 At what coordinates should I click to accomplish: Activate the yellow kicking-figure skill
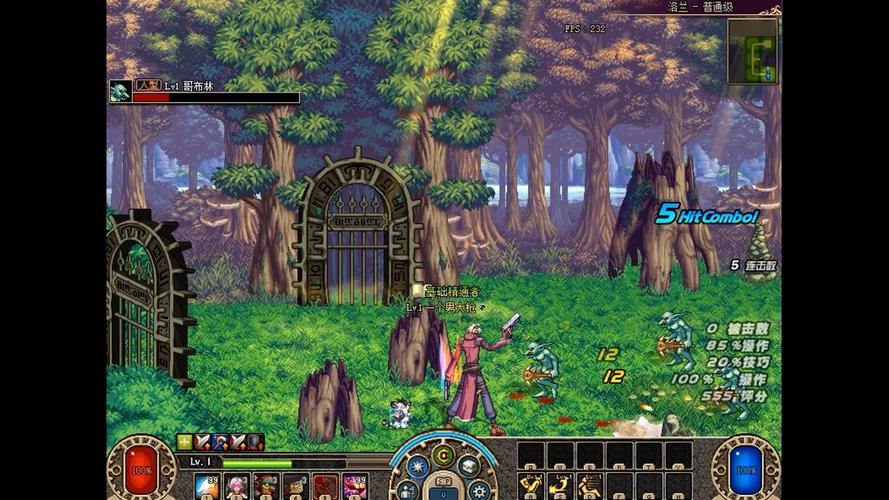[591, 486]
